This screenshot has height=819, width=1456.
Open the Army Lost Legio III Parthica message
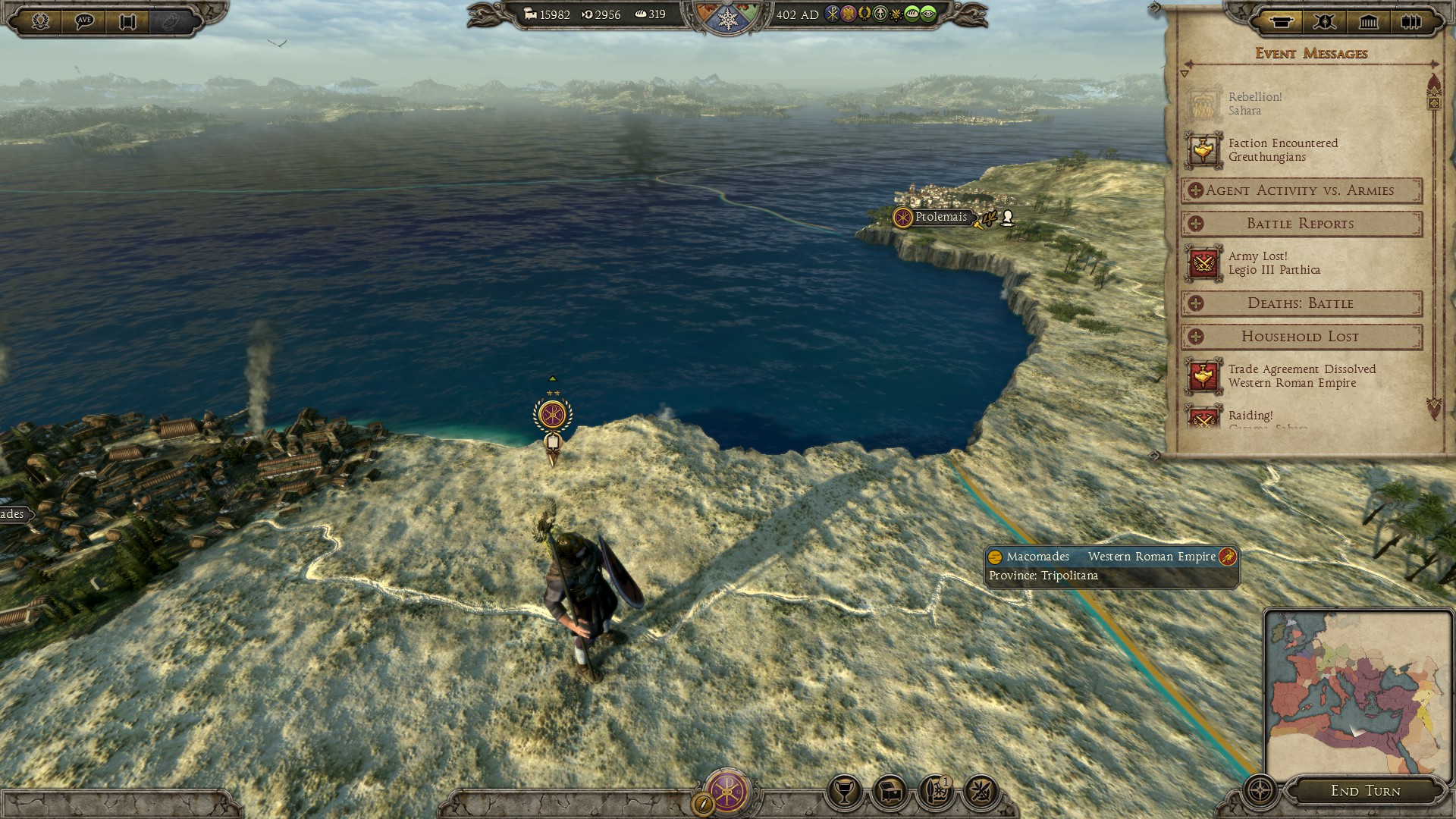[1274, 263]
